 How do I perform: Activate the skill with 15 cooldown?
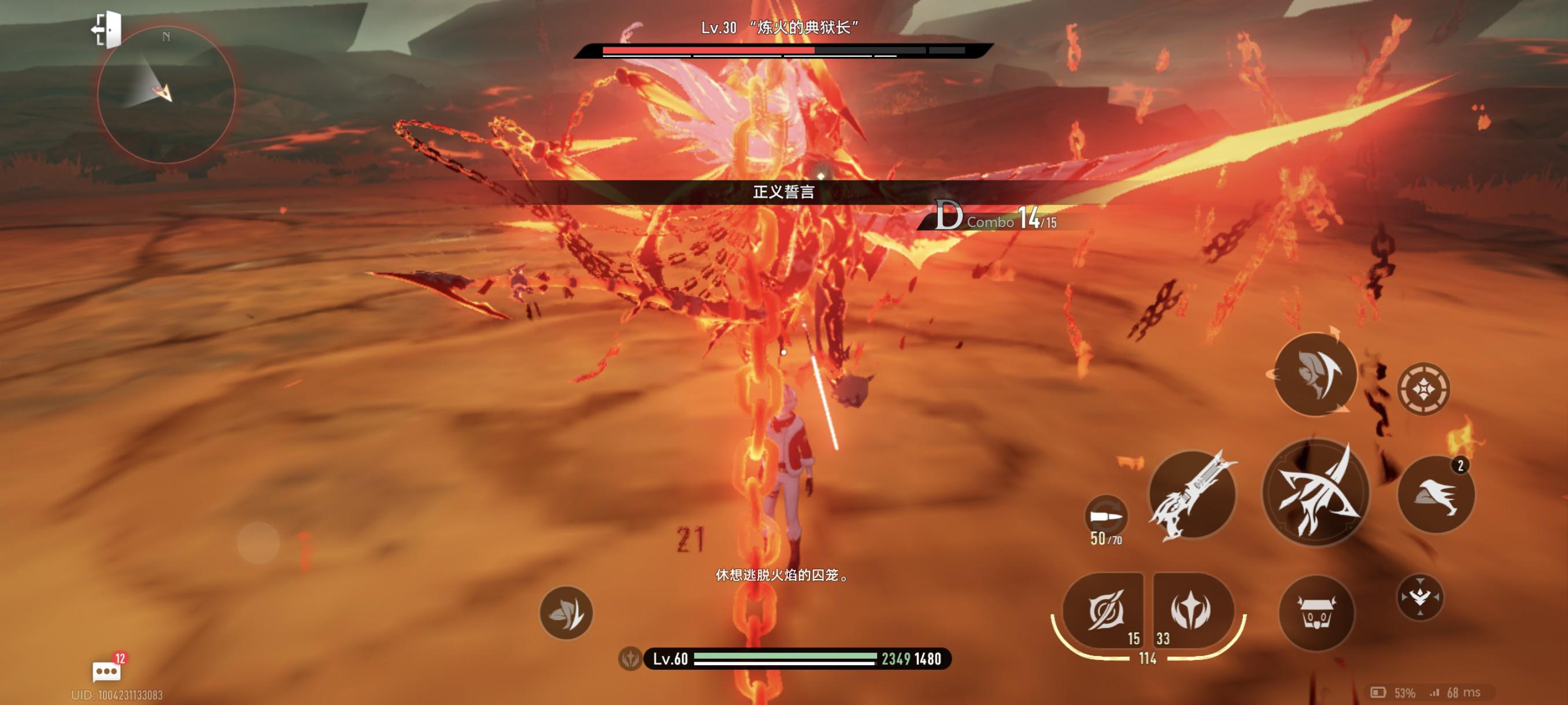(1104, 611)
